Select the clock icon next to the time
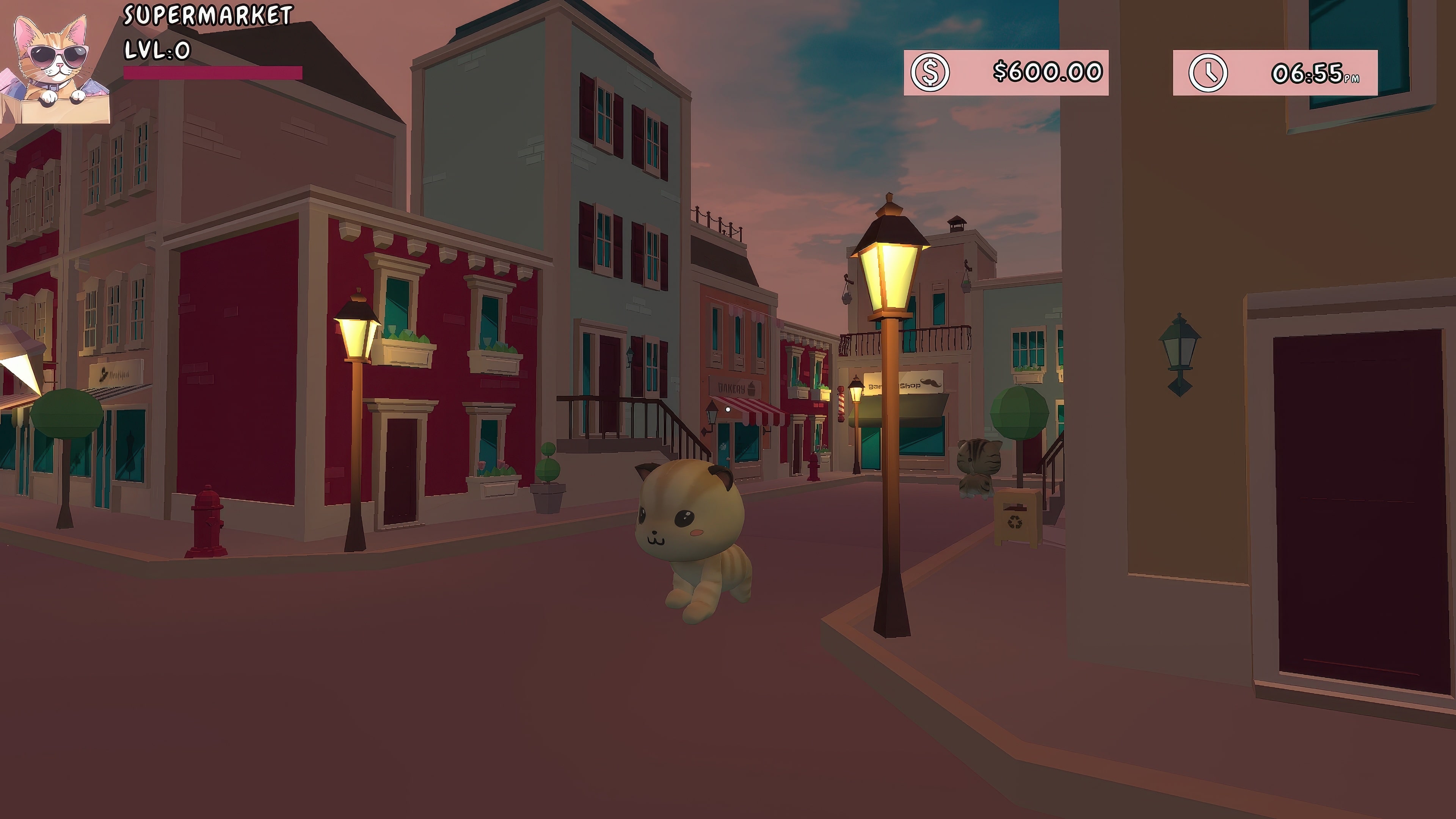The height and width of the screenshot is (819, 1456). pyautogui.click(x=1209, y=72)
